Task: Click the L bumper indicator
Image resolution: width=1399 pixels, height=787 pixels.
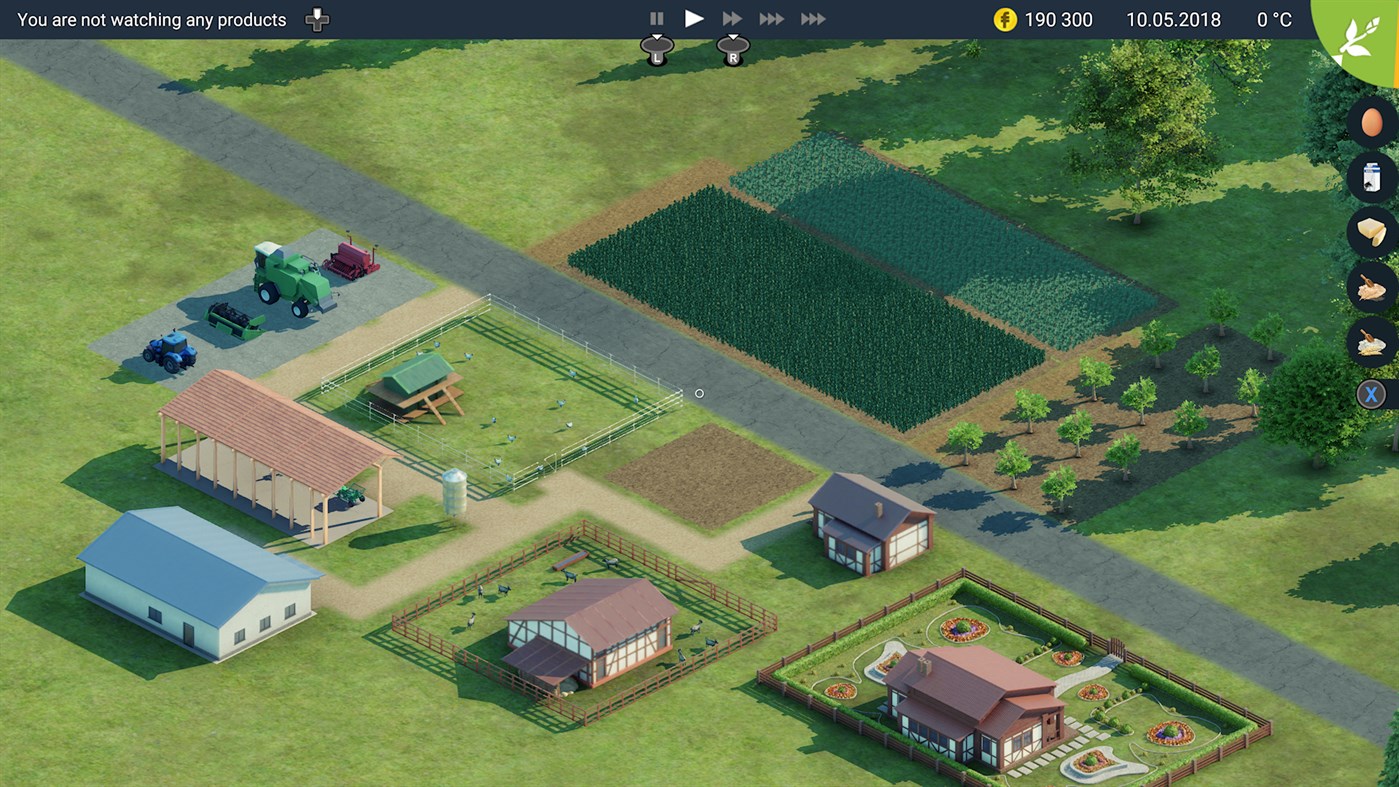Action: tap(657, 48)
